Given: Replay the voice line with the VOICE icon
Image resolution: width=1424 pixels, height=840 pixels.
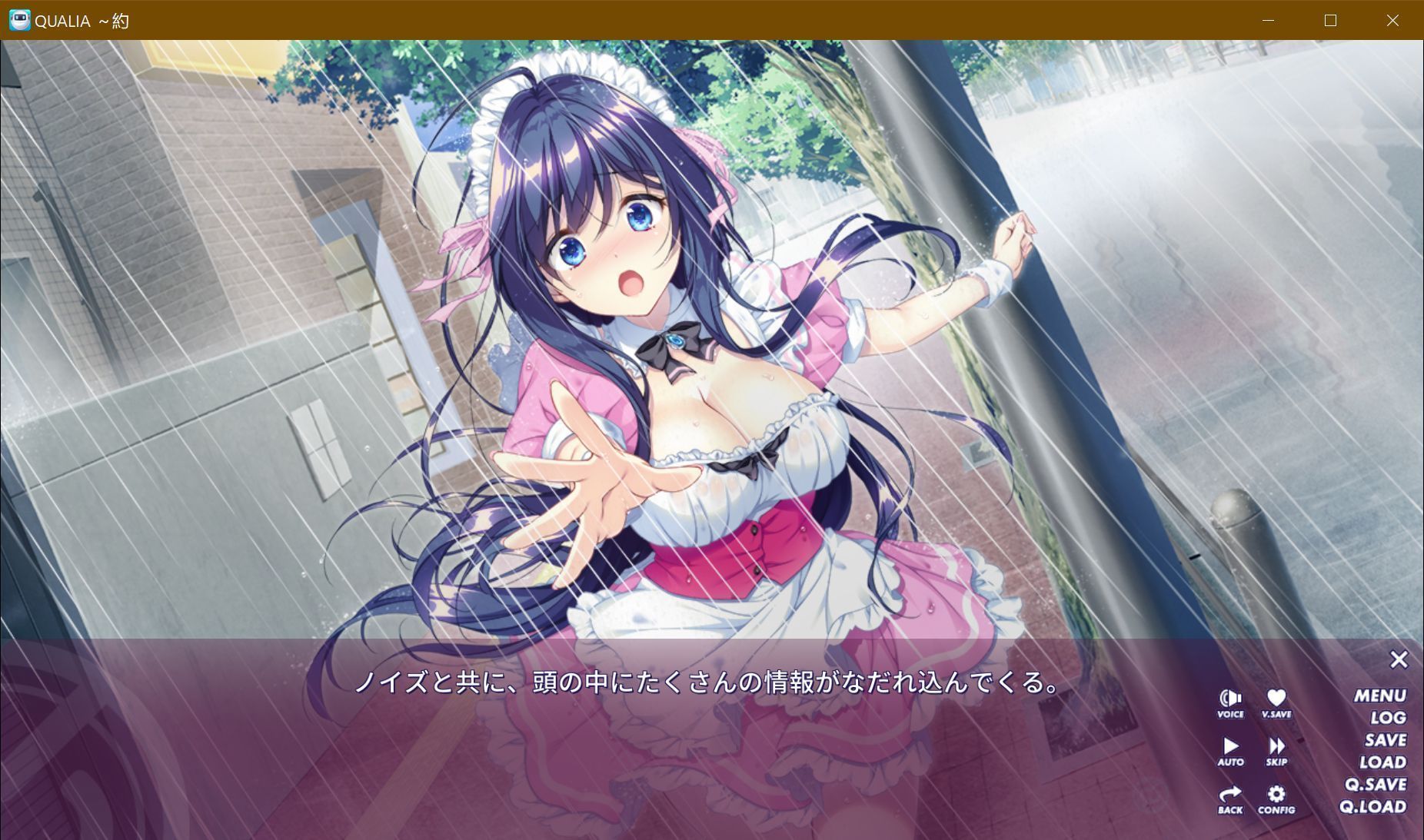Looking at the screenshot, I should (x=1231, y=699).
